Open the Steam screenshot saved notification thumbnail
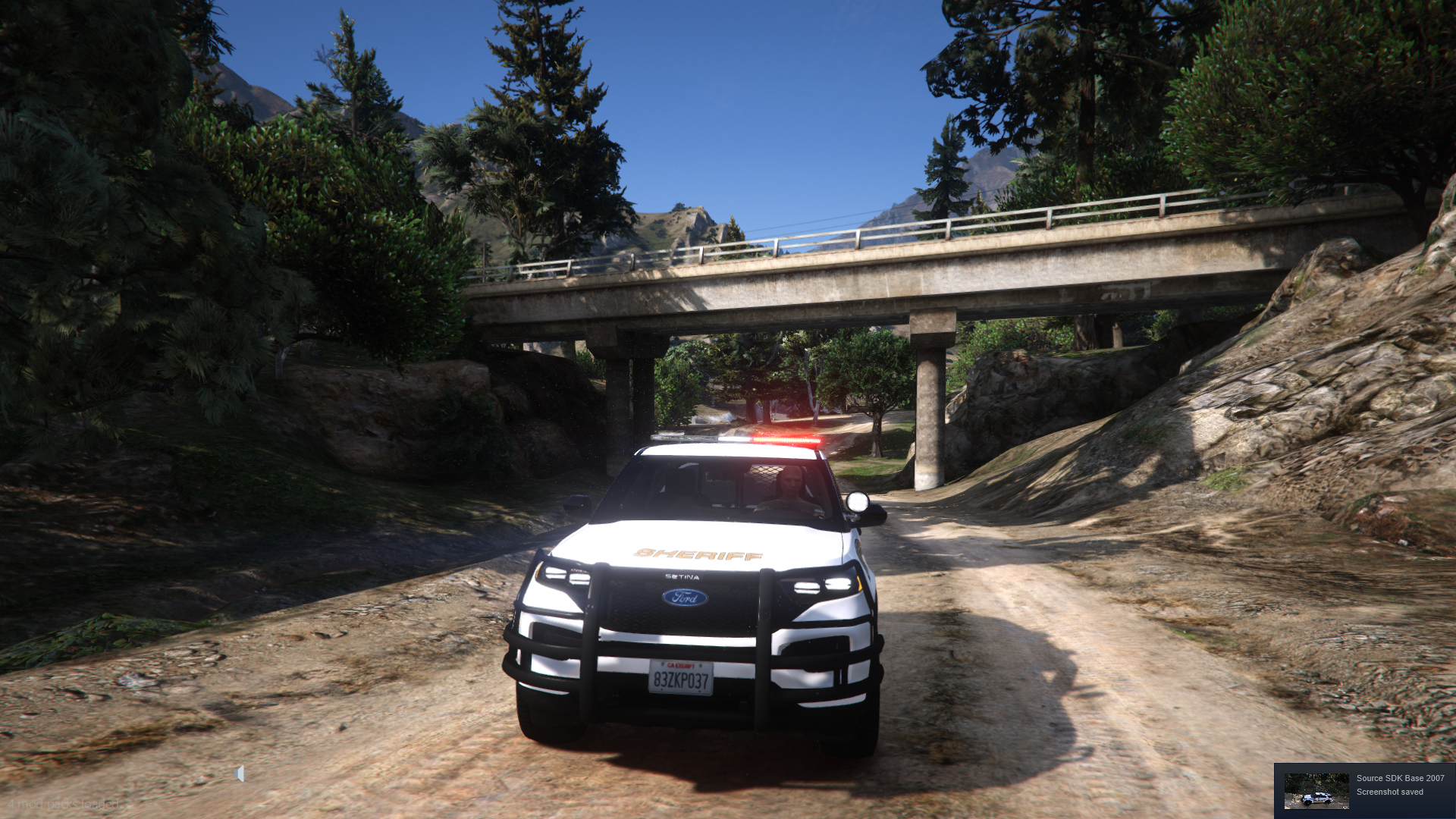1456x819 pixels. click(x=1316, y=791)
